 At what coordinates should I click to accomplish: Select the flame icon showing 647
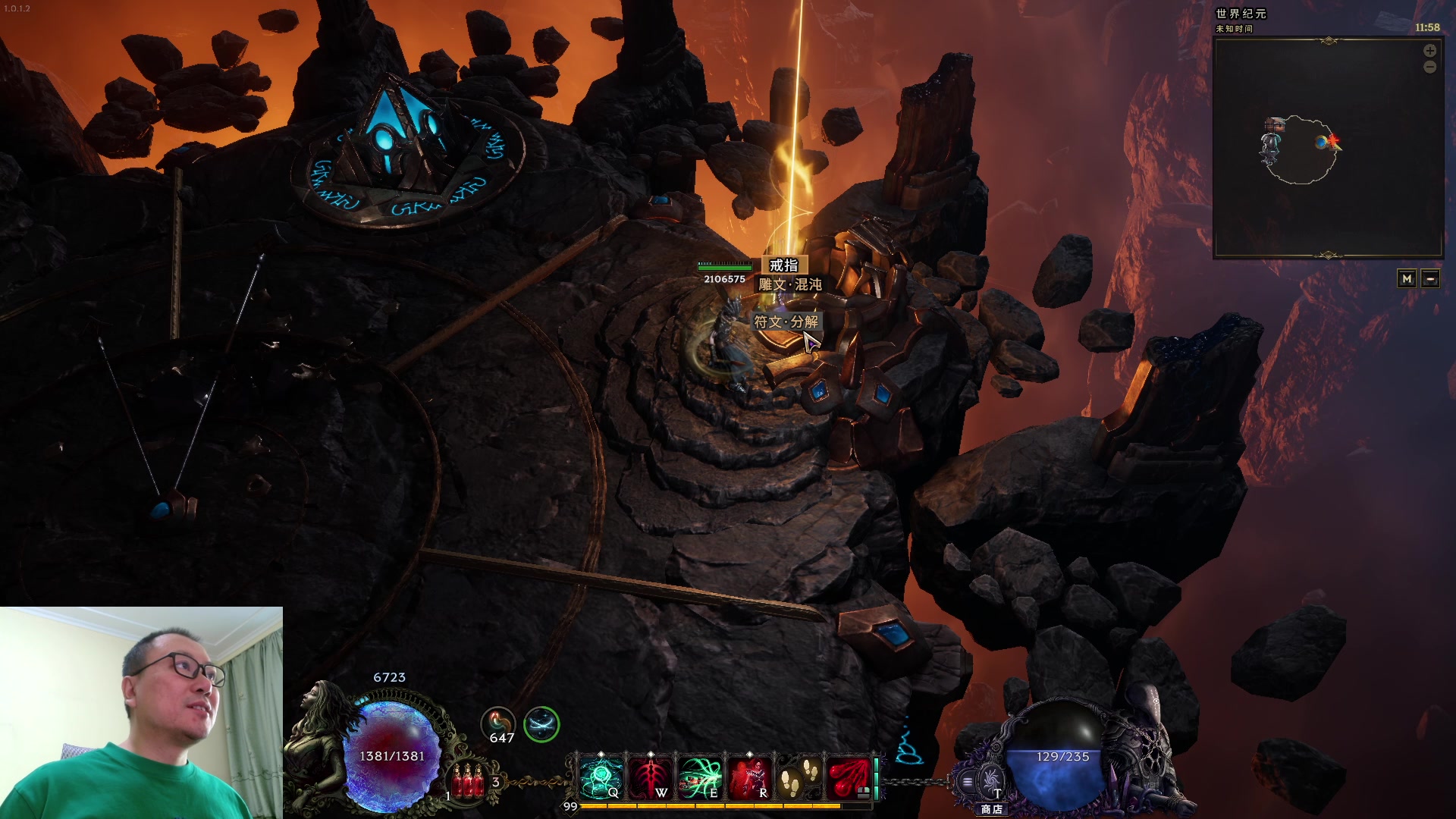[498, 723]
